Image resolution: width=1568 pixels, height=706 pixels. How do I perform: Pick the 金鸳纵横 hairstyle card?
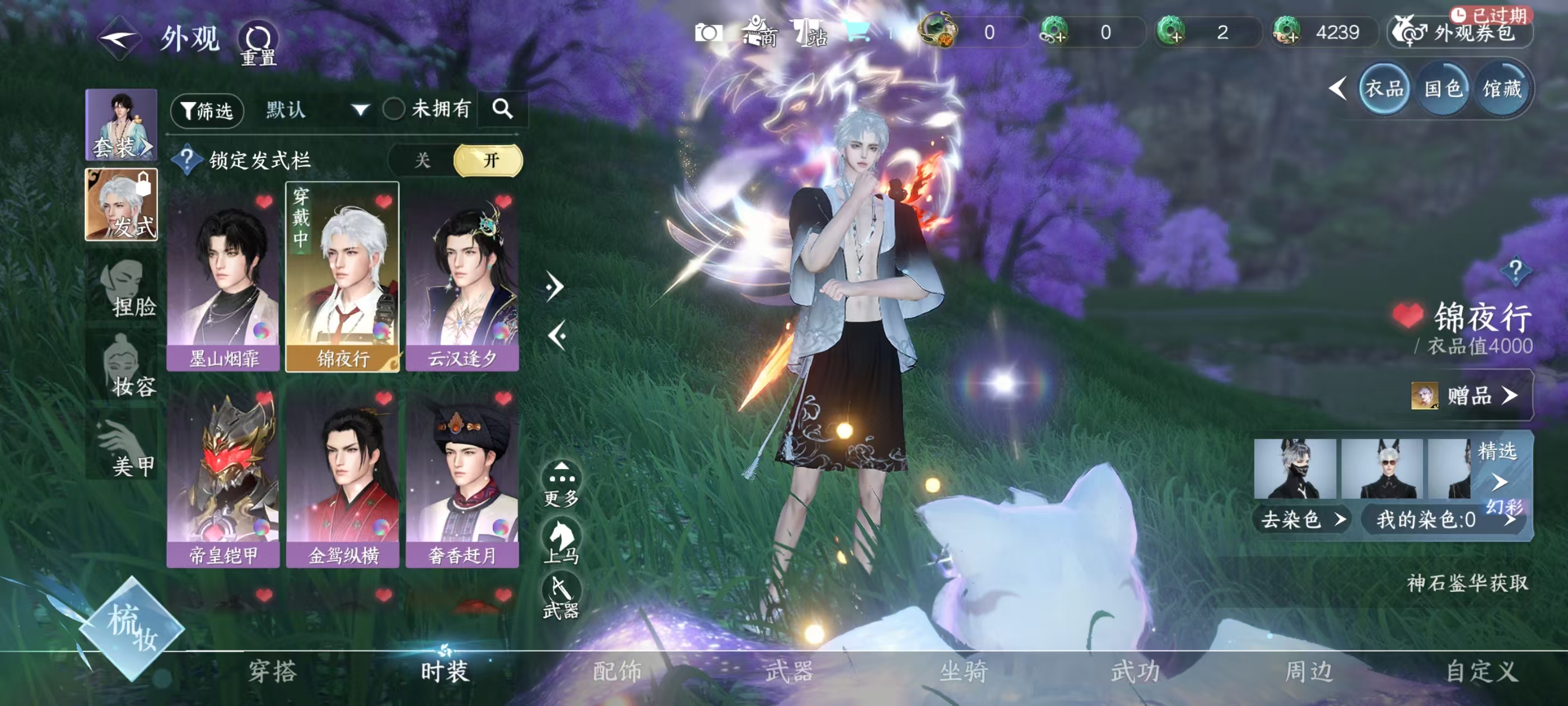tap(343, 477)
